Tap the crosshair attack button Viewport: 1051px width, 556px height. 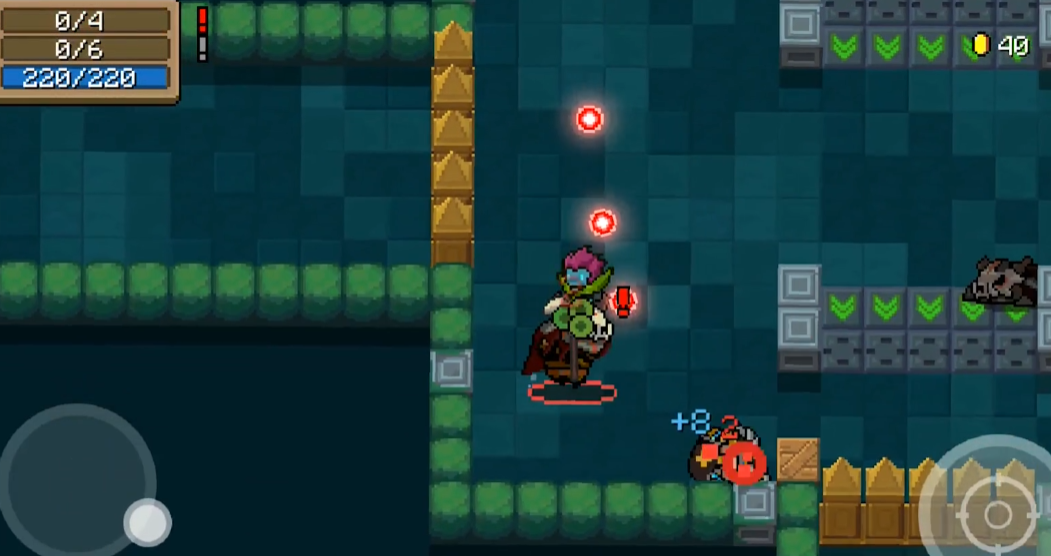996,514
